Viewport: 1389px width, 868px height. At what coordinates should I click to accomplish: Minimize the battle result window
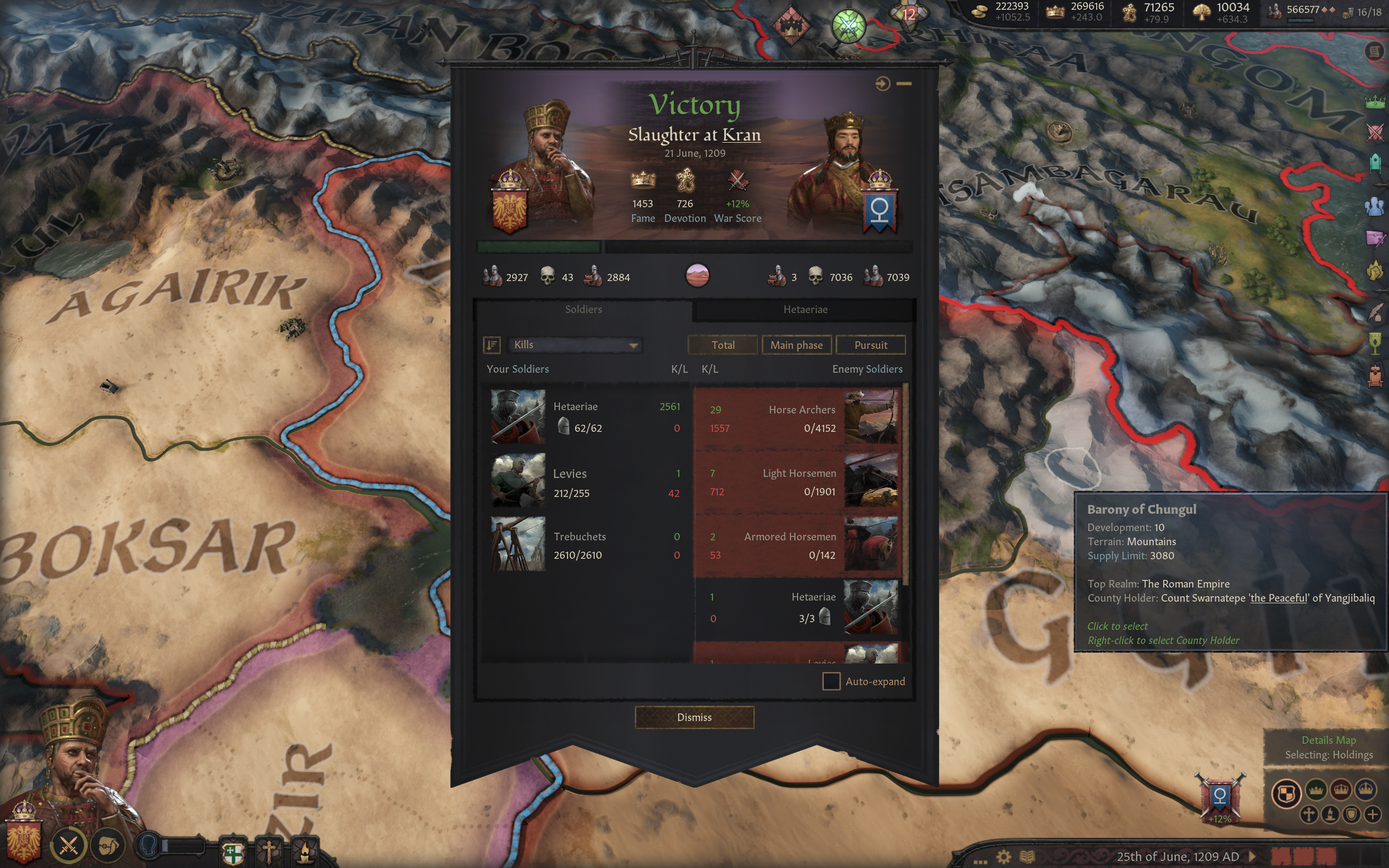point(904,84)
